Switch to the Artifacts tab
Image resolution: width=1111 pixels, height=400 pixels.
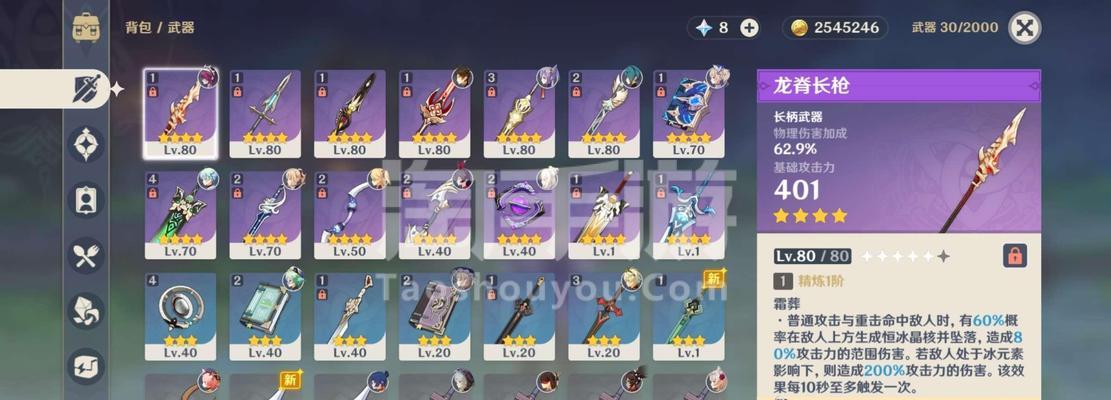(x=86, y=144)
